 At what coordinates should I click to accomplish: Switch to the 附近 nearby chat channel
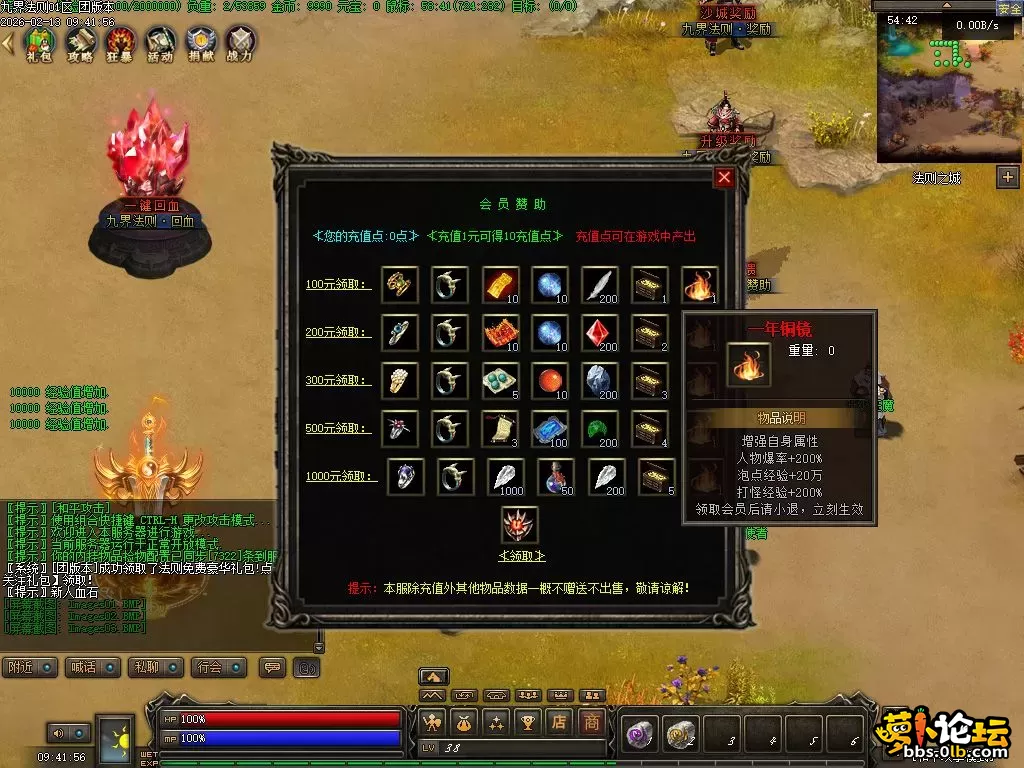[x=30, y=667]
